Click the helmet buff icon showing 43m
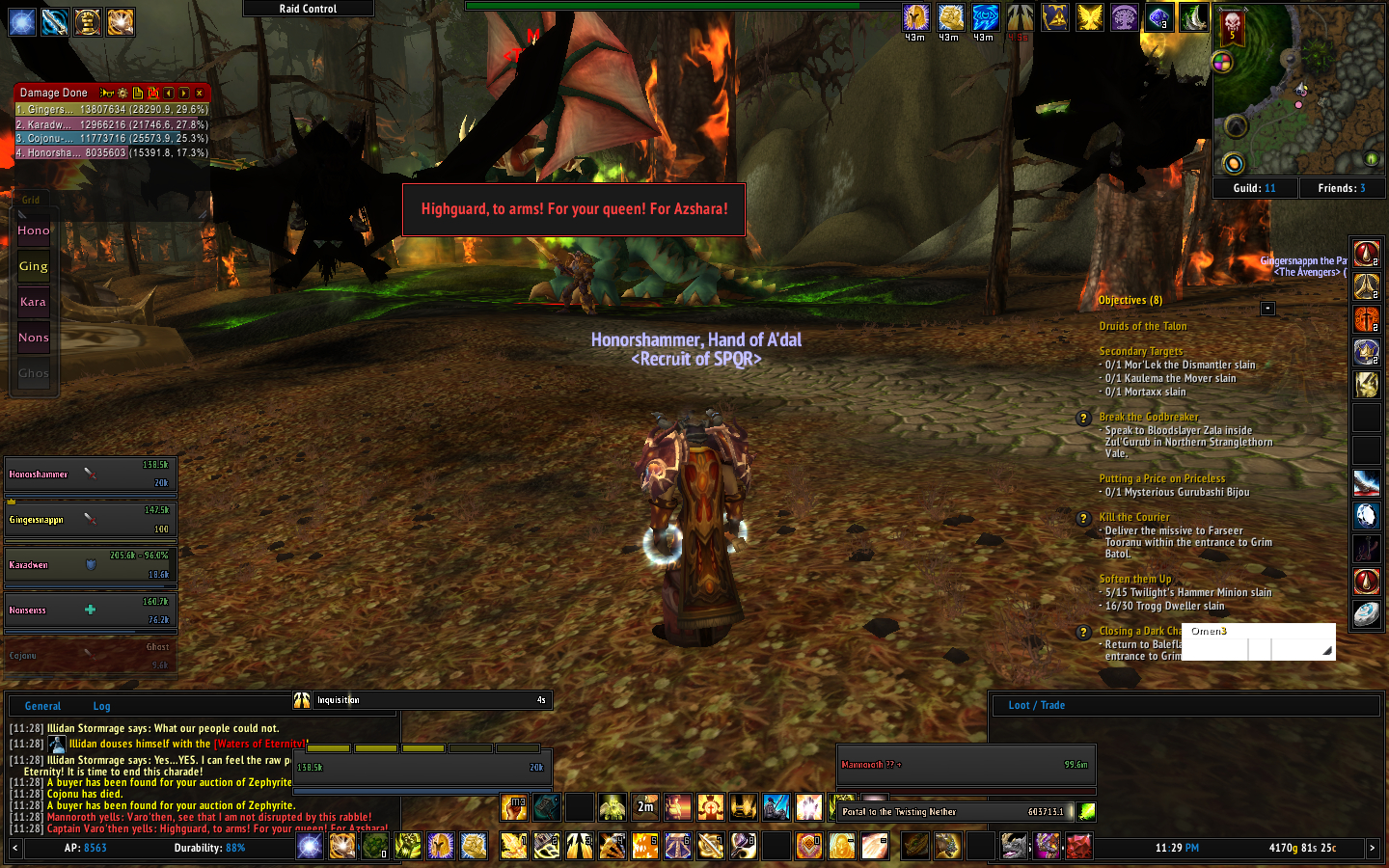The image size is (1389, 868). pos(915,17)
